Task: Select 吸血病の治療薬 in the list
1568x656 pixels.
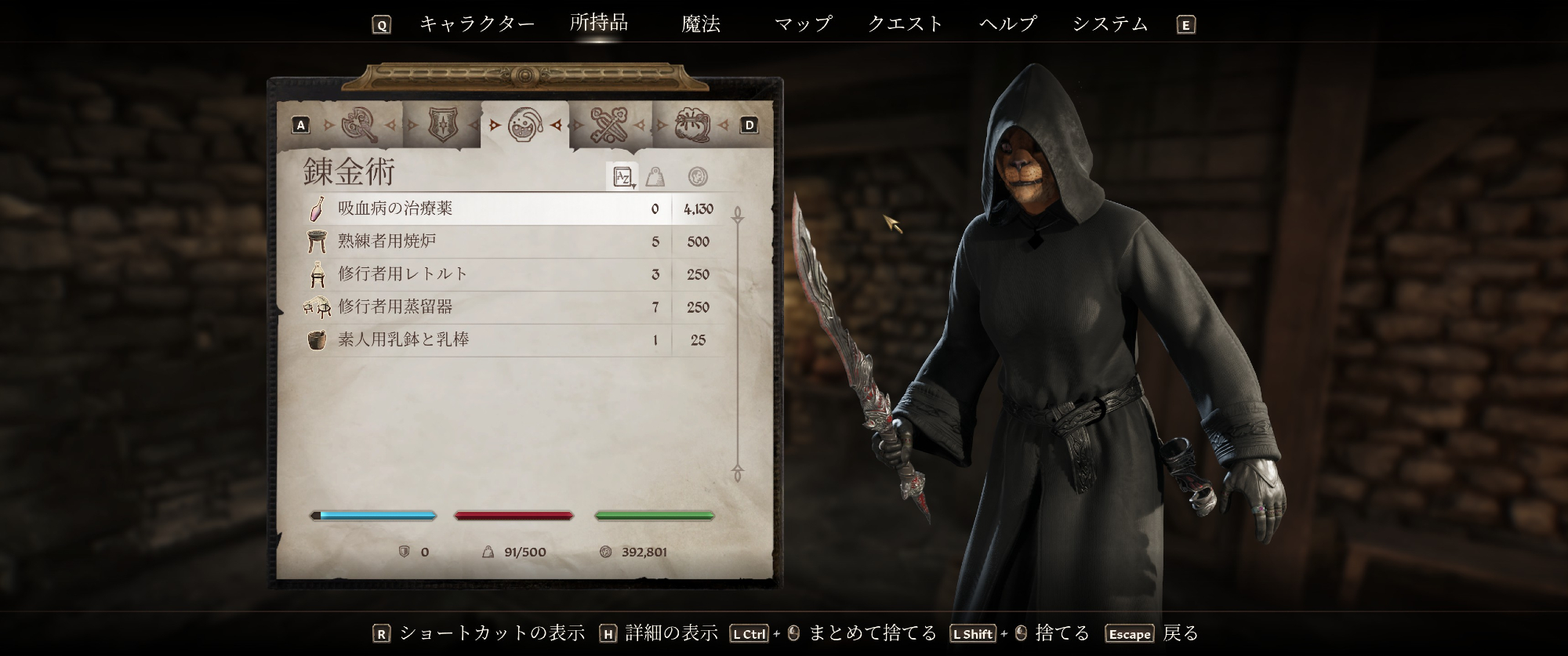Action: [486, 208]
